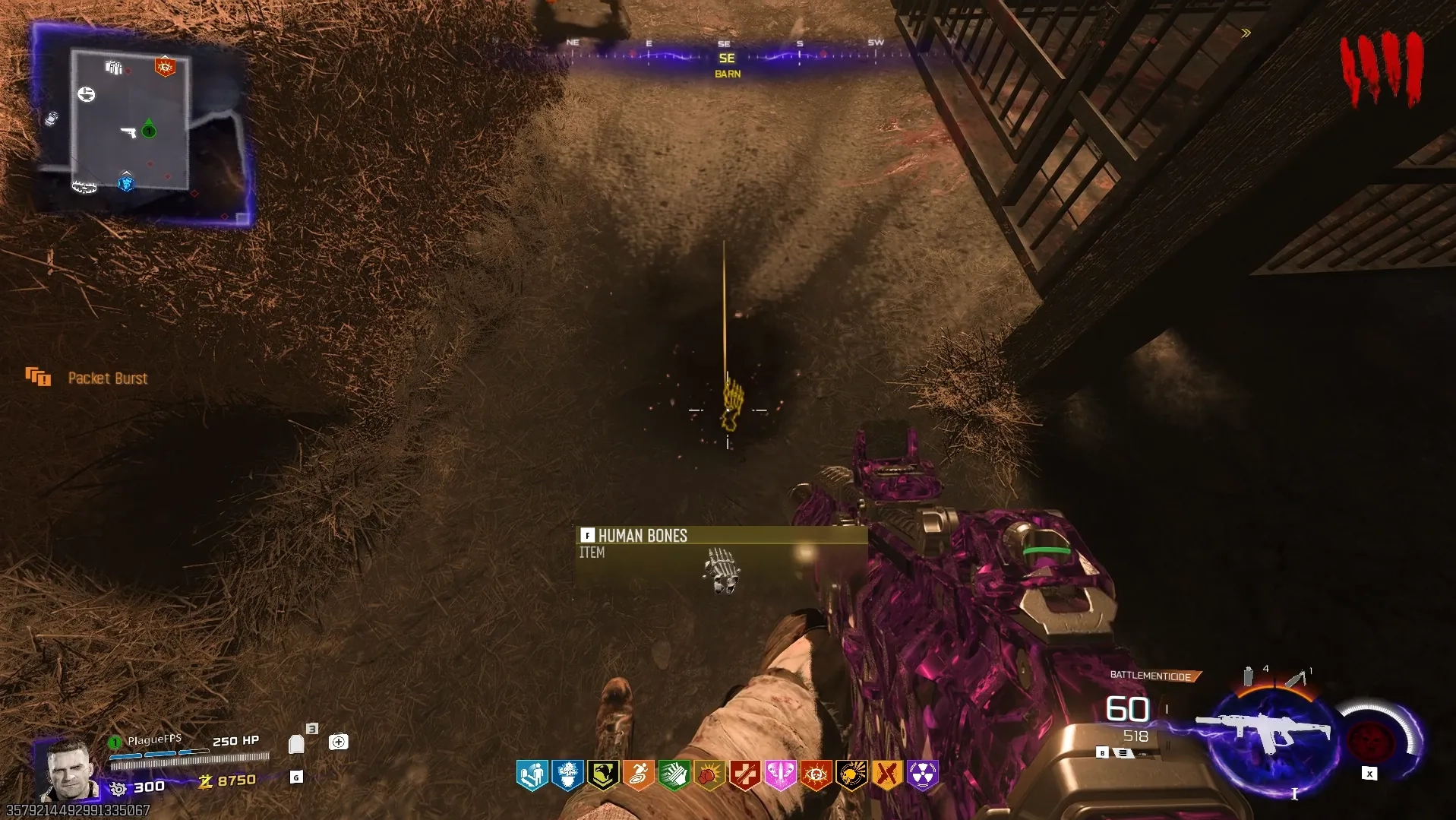Click the PlagueFPS operator portrait
This screenshot has width=1456, height=820.
coord(70,770)
